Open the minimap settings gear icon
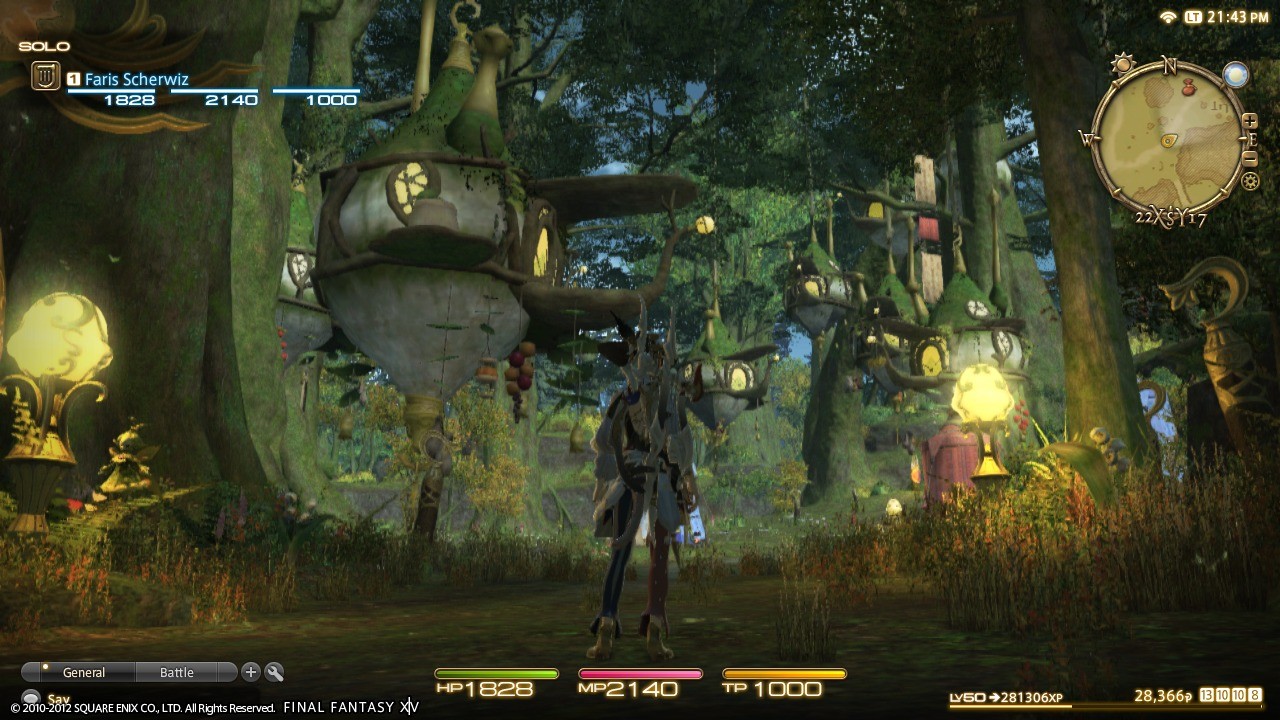The width and height of the screenshot is (1280, 720). point(1249,180)
